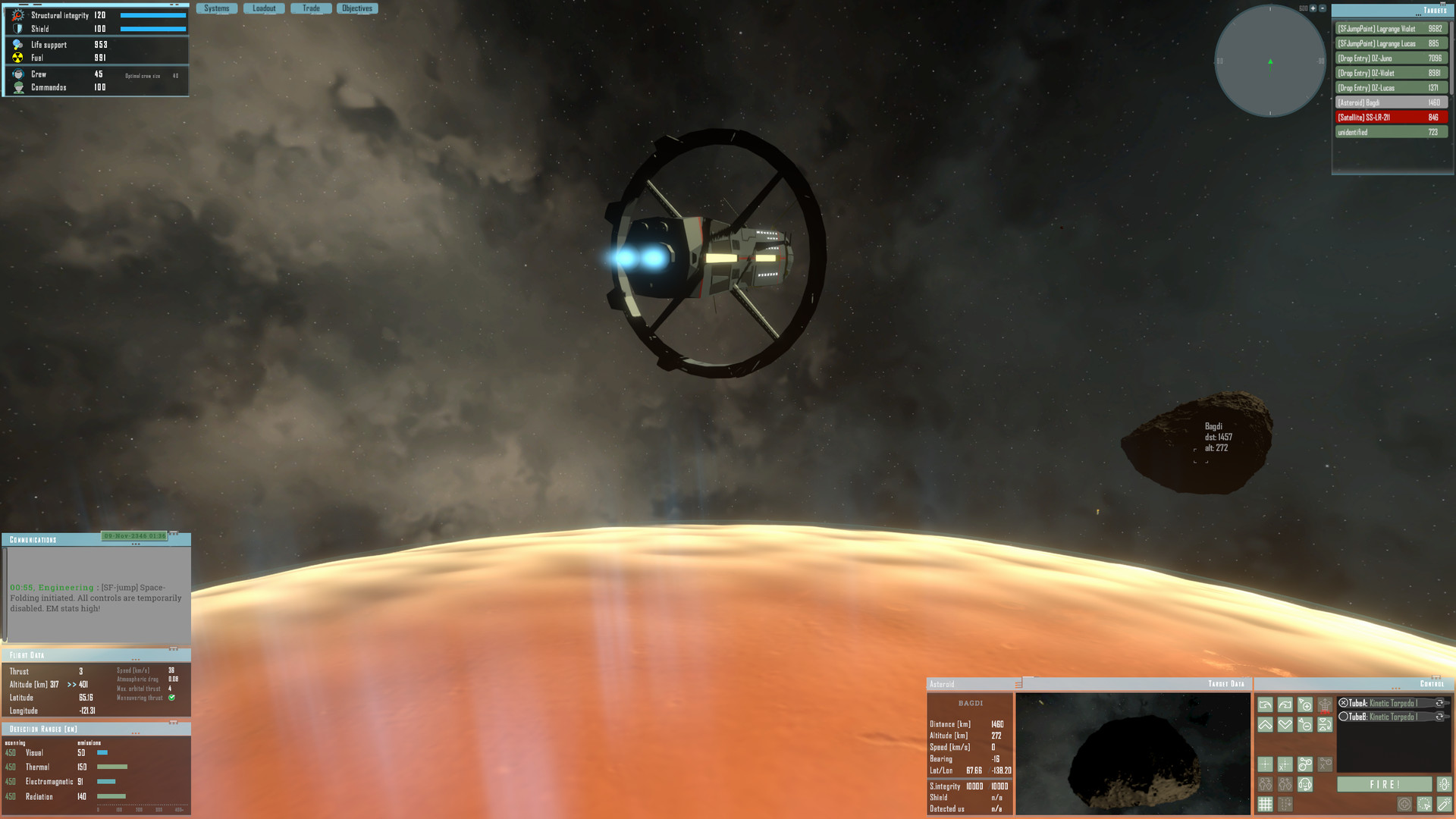This screenshot has width=1456, height=819.
Task: Deselect TubeA Kinetic Torpedo
Action: (1344, 703)
